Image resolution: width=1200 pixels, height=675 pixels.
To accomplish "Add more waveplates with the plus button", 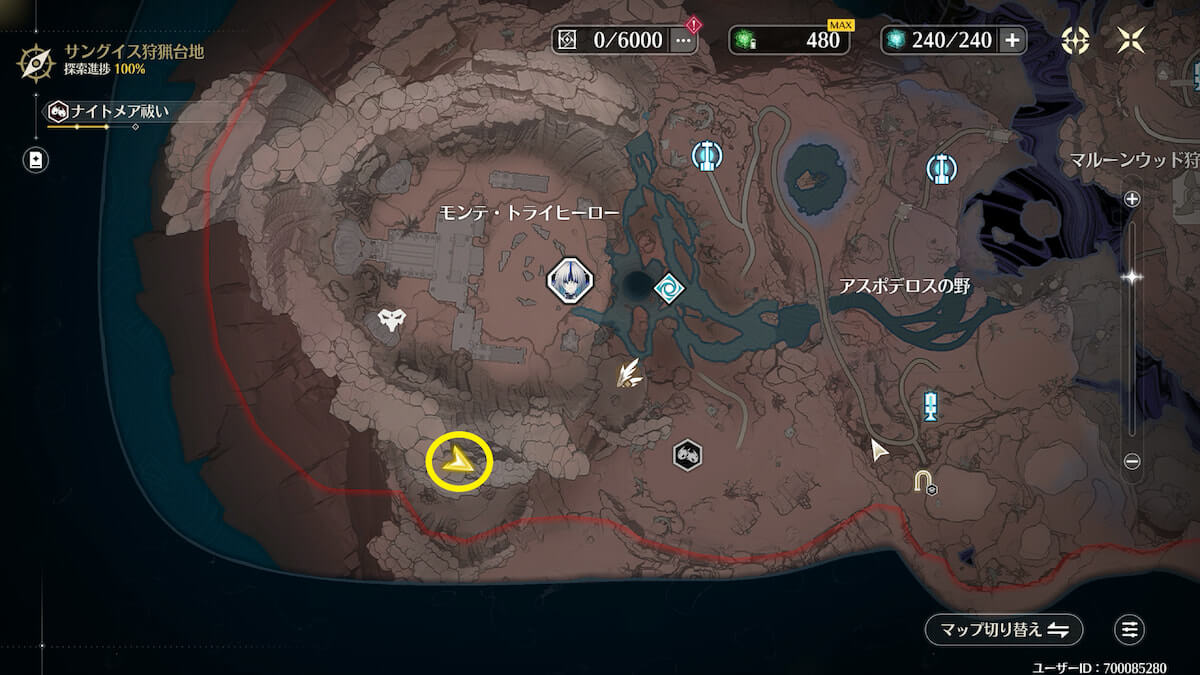I will click(1012, 40).
